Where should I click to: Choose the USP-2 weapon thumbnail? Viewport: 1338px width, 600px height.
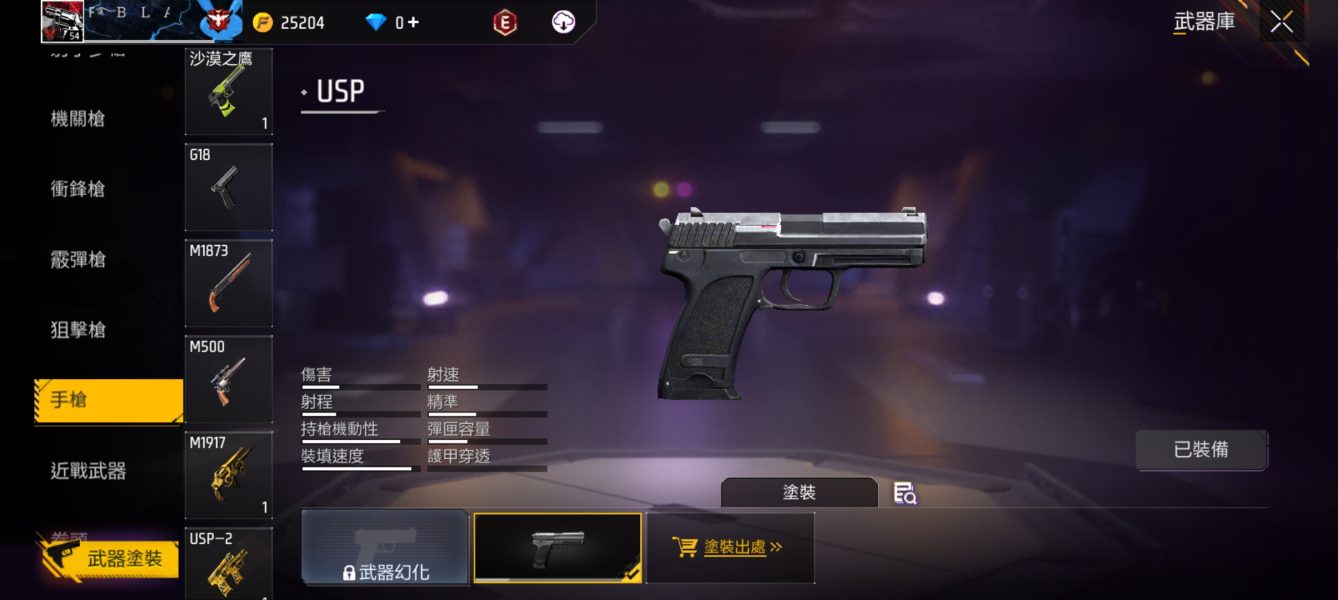228,565
